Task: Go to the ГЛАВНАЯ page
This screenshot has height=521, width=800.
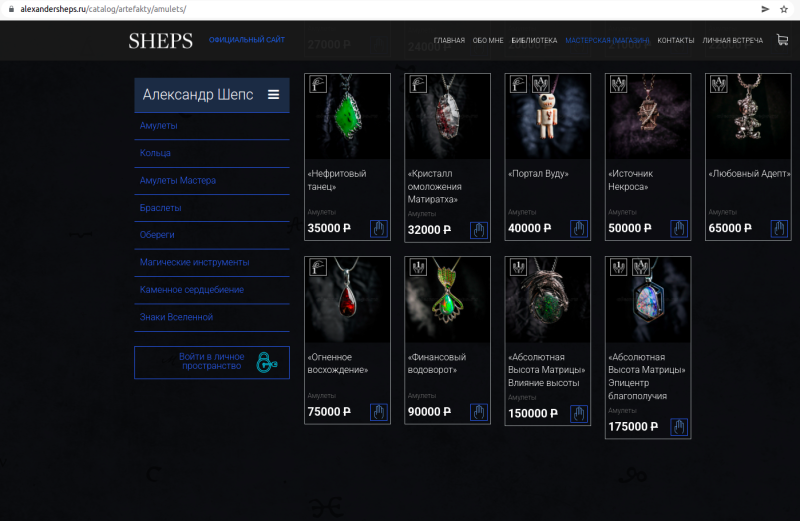Action: [x=449, y=41]
